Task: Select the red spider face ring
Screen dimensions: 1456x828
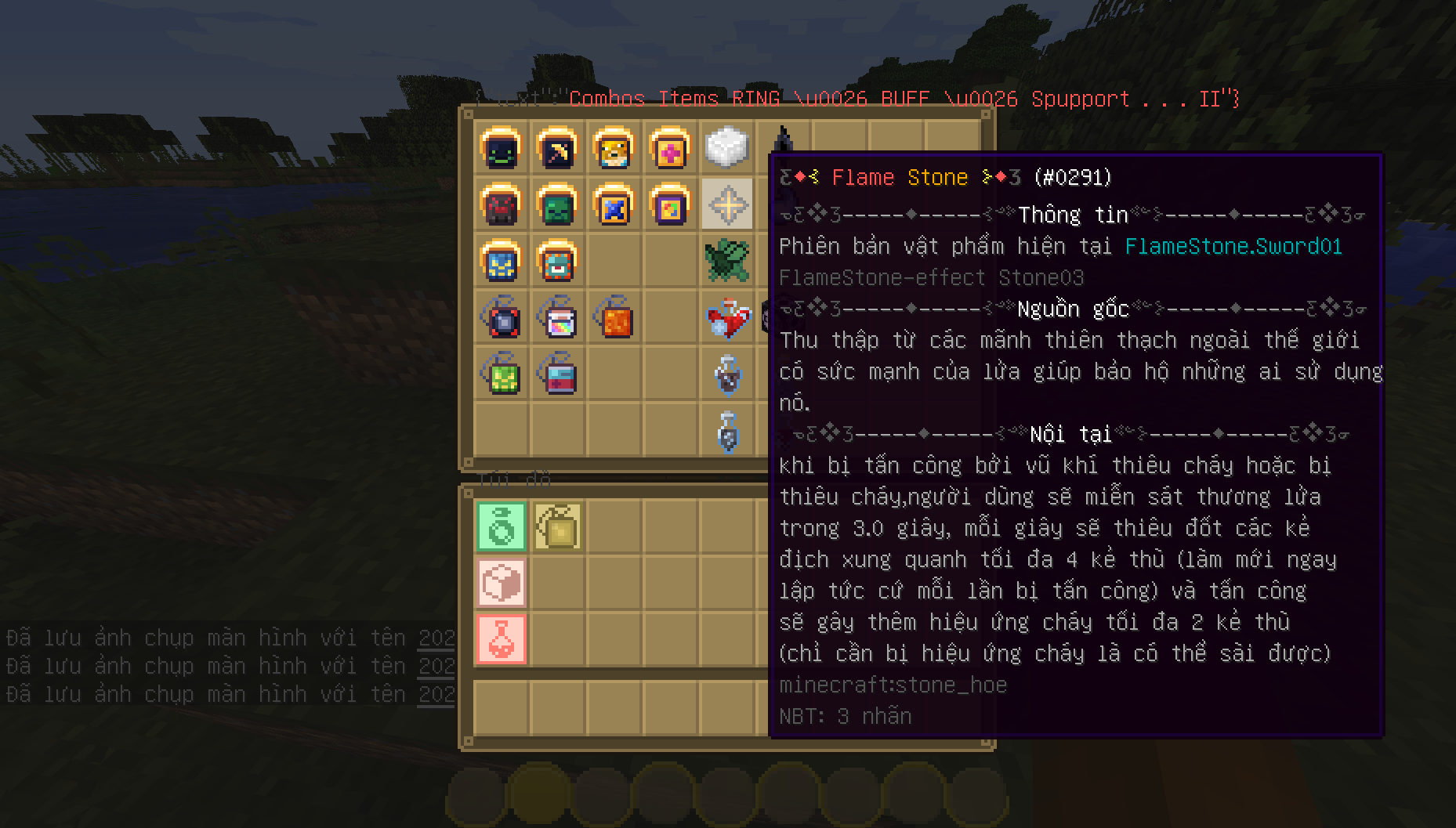Action: 501,204
